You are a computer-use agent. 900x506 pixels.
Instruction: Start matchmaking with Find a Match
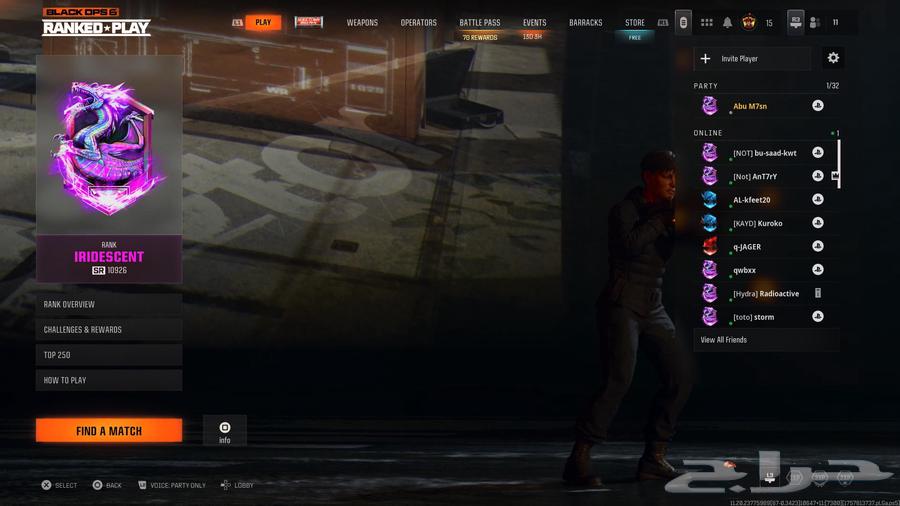coord(109,431)
